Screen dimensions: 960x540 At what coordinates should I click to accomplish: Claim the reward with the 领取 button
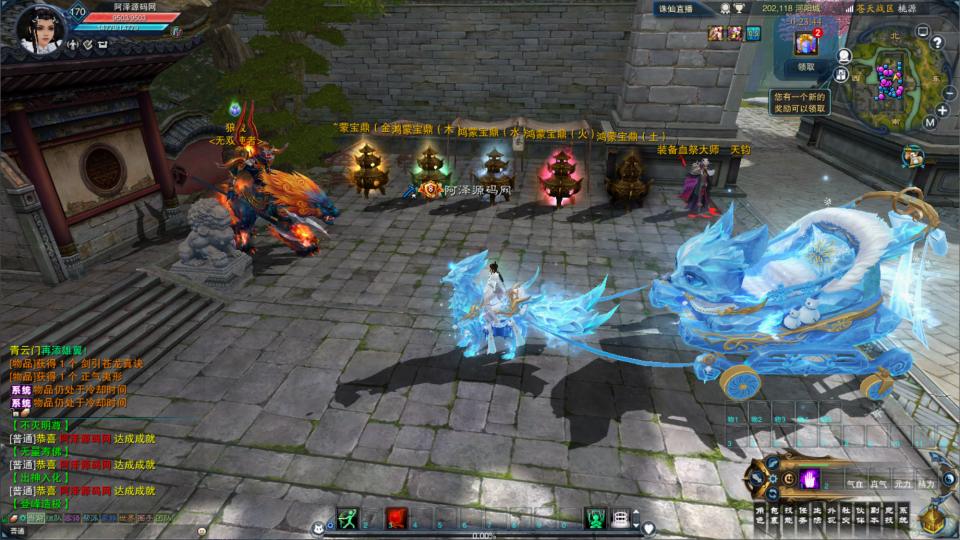[x=807, y=68]
